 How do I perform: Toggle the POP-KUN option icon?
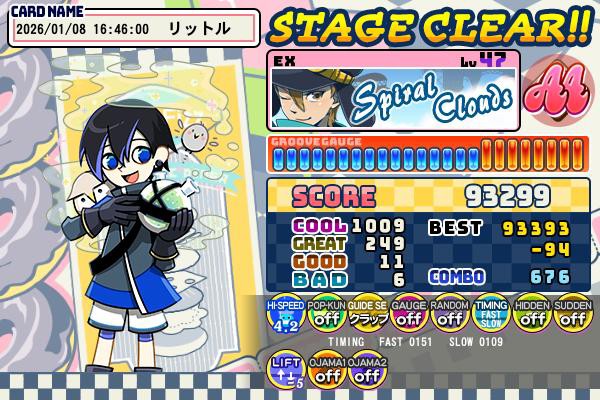pyautogui.click(x=326, y=318)
